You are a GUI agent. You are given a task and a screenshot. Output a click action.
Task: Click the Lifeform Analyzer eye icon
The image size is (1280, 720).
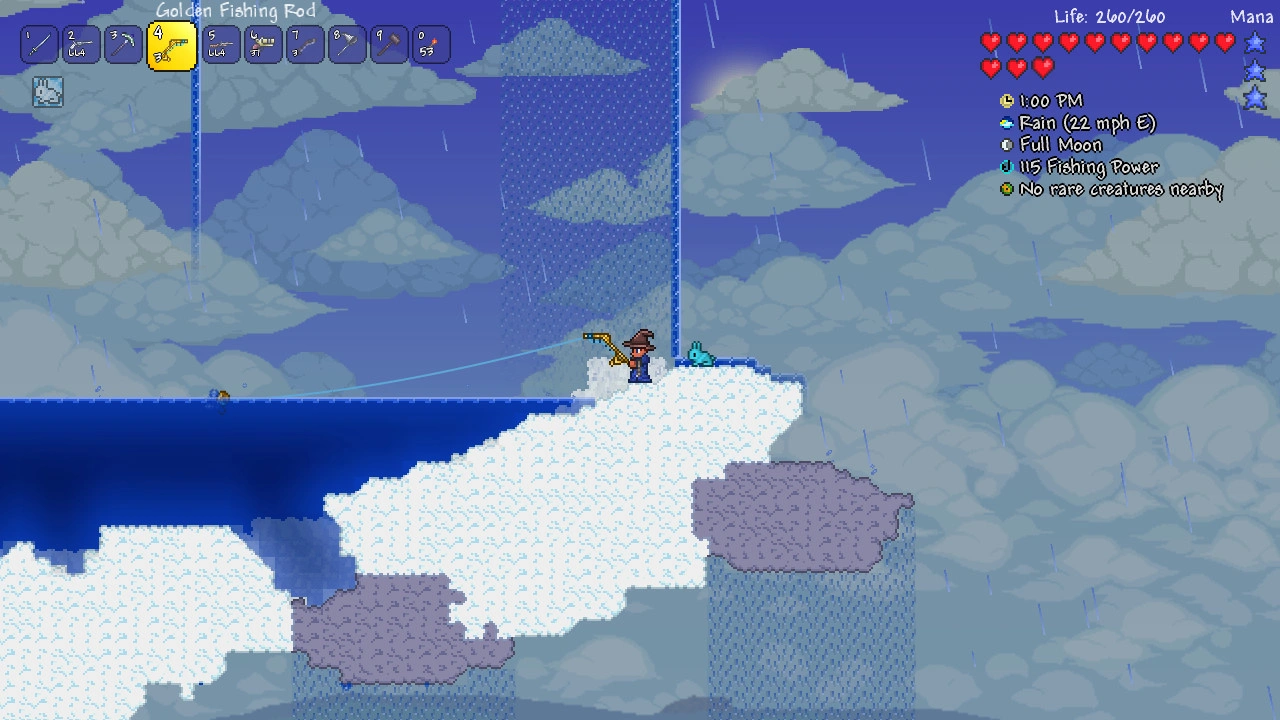pyautogui.click(x=1005, y=189)
